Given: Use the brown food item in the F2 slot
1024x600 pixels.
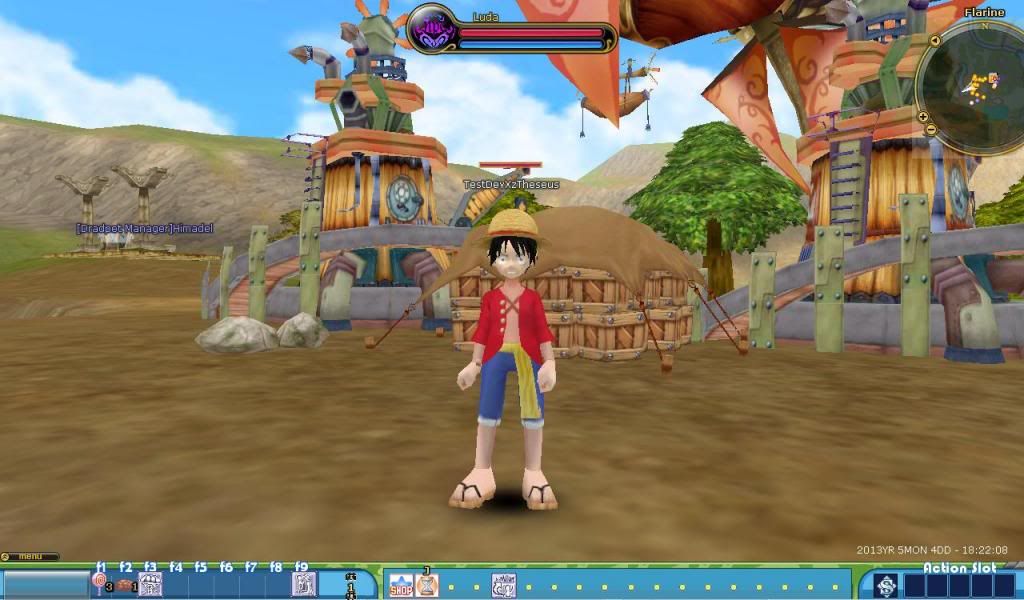Looking at the screenshot, I should click(x=125, y=585).
